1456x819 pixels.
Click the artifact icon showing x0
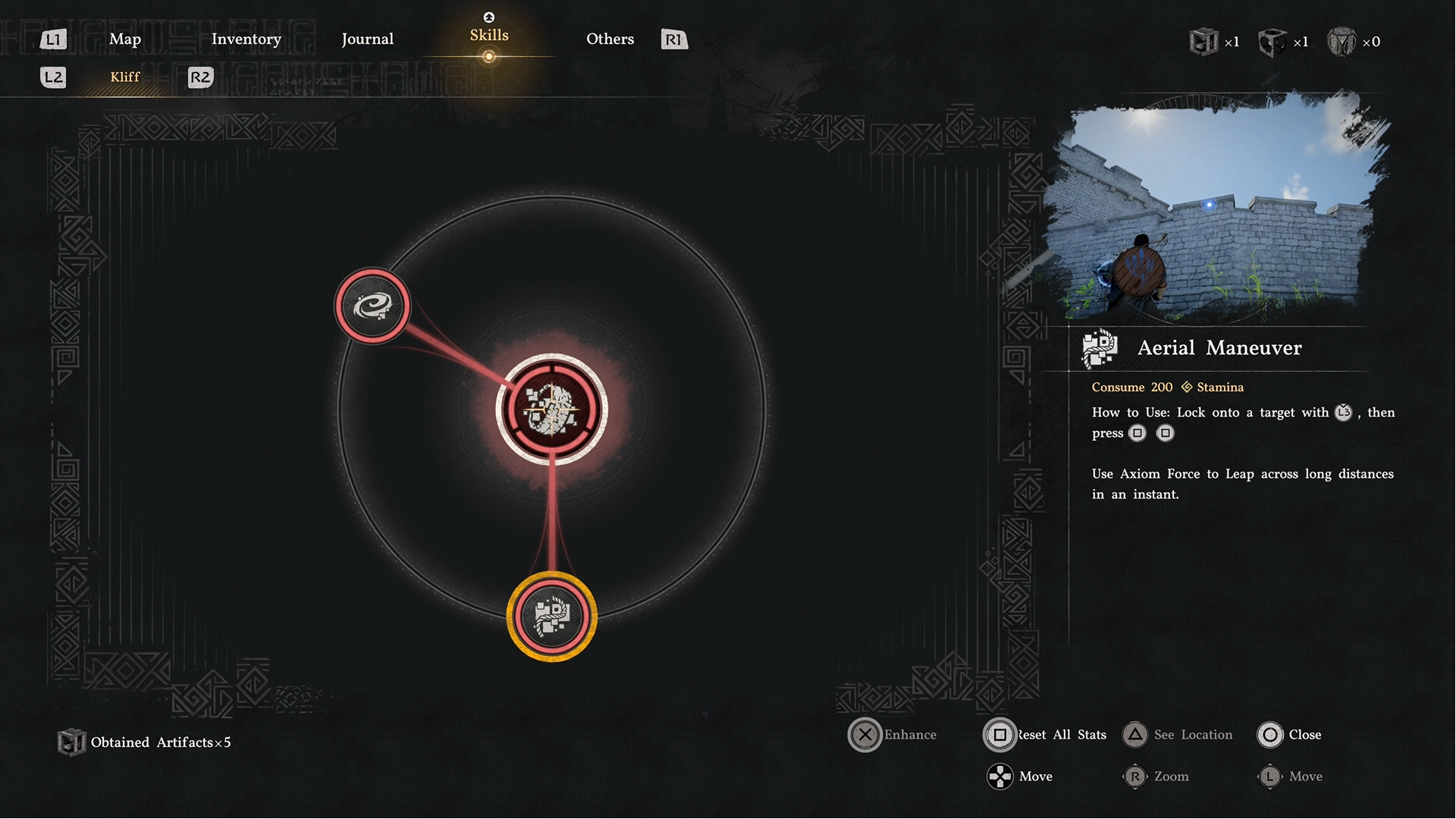pos(1342,42)
